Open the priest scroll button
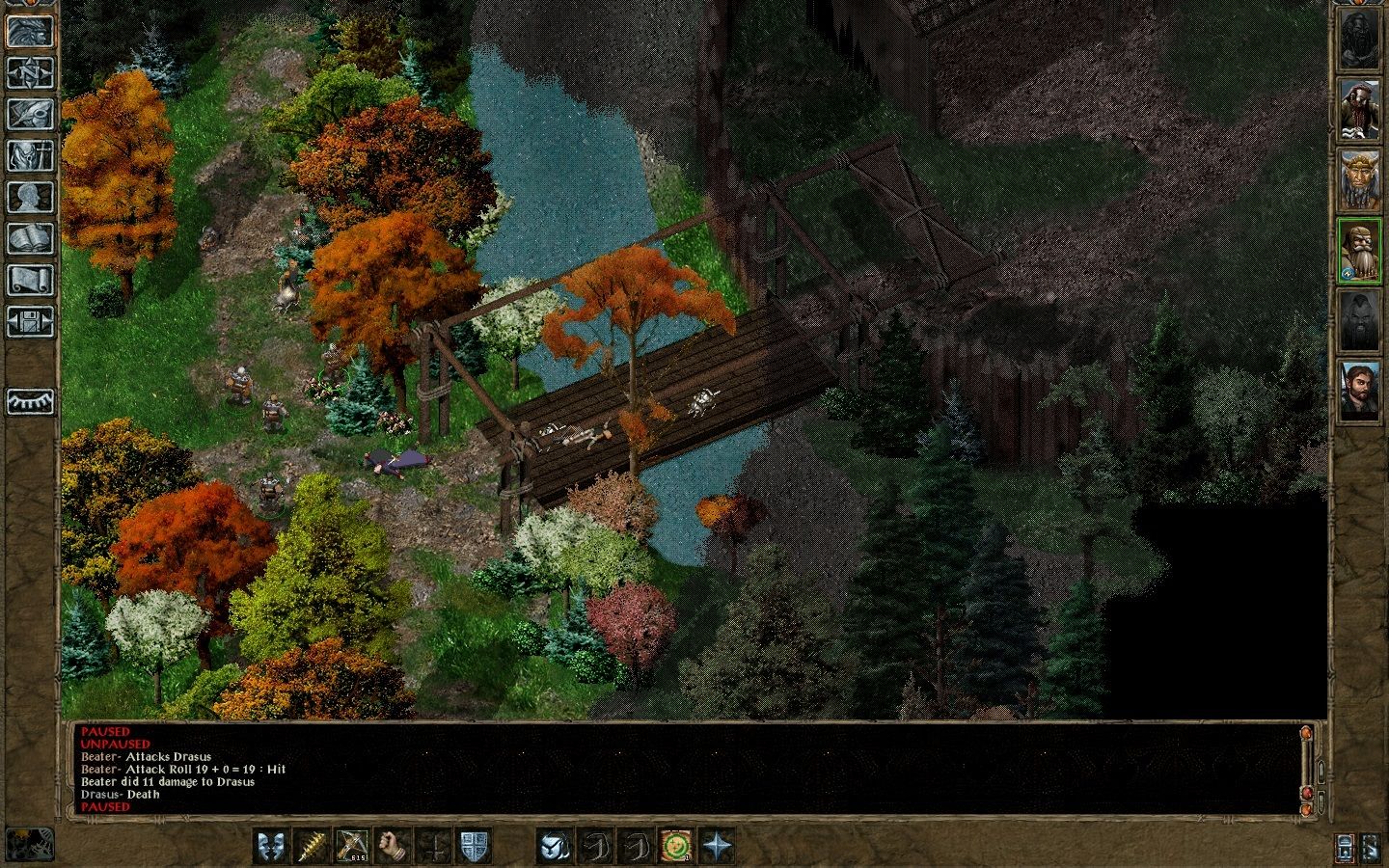 point(29,280)
